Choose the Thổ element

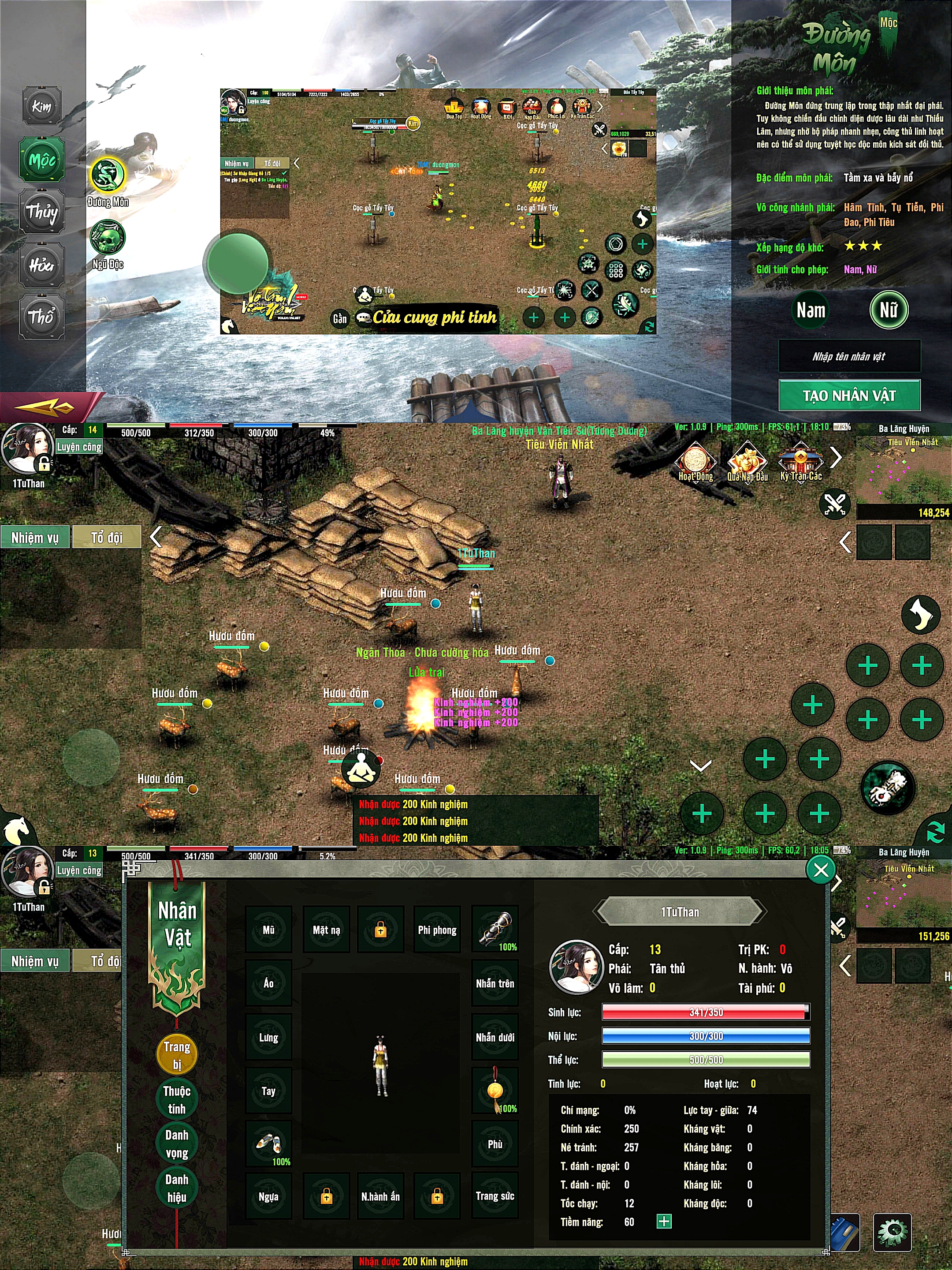point(42,316)
